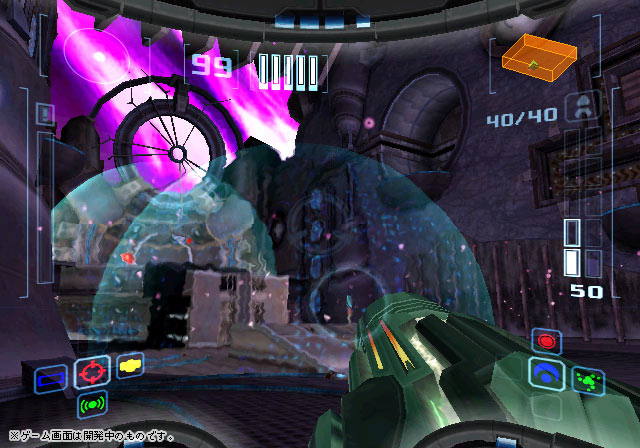Viewport: 640px width, 448px height.
Task: Switch to the green splatter beam icon
Action: (588, 379)
